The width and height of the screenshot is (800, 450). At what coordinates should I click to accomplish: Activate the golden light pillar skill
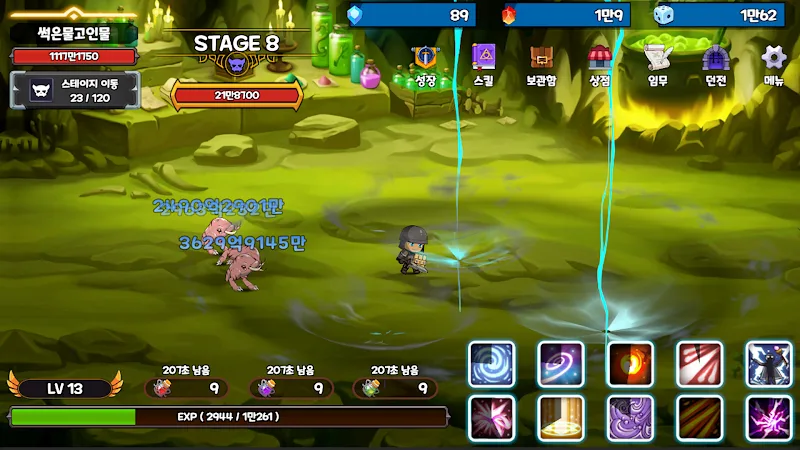pyautogui.click(x=561, y=418)
